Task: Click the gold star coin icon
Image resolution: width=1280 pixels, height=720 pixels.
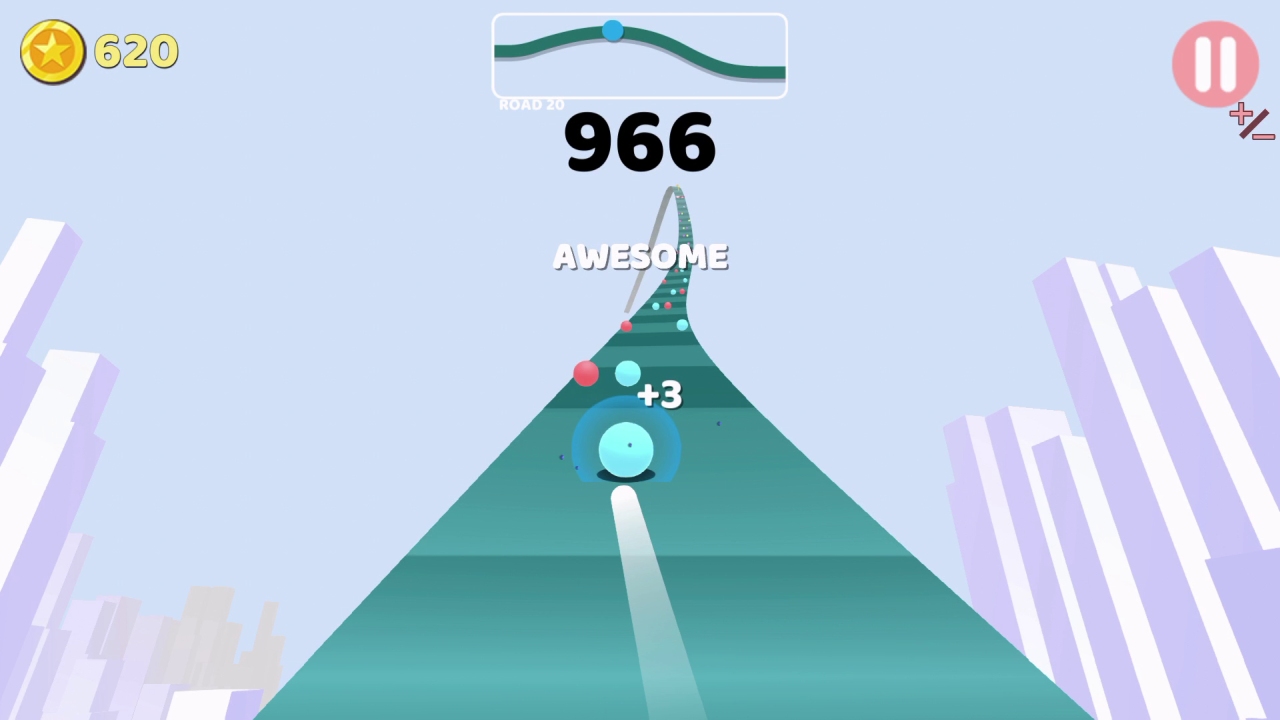Action: click(52, 51)
